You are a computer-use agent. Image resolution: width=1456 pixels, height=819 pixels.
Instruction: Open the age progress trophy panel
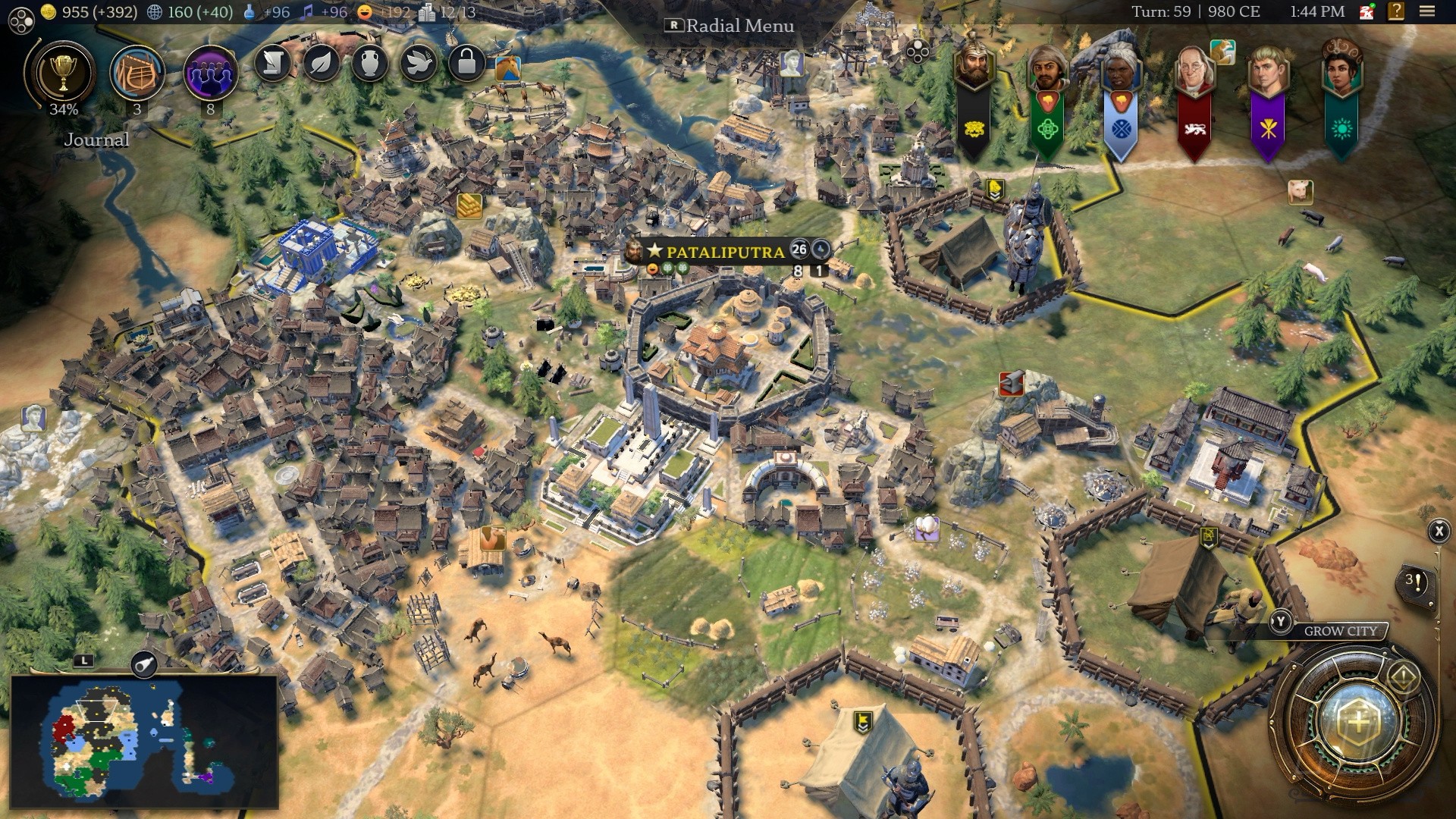click(63, 74)
